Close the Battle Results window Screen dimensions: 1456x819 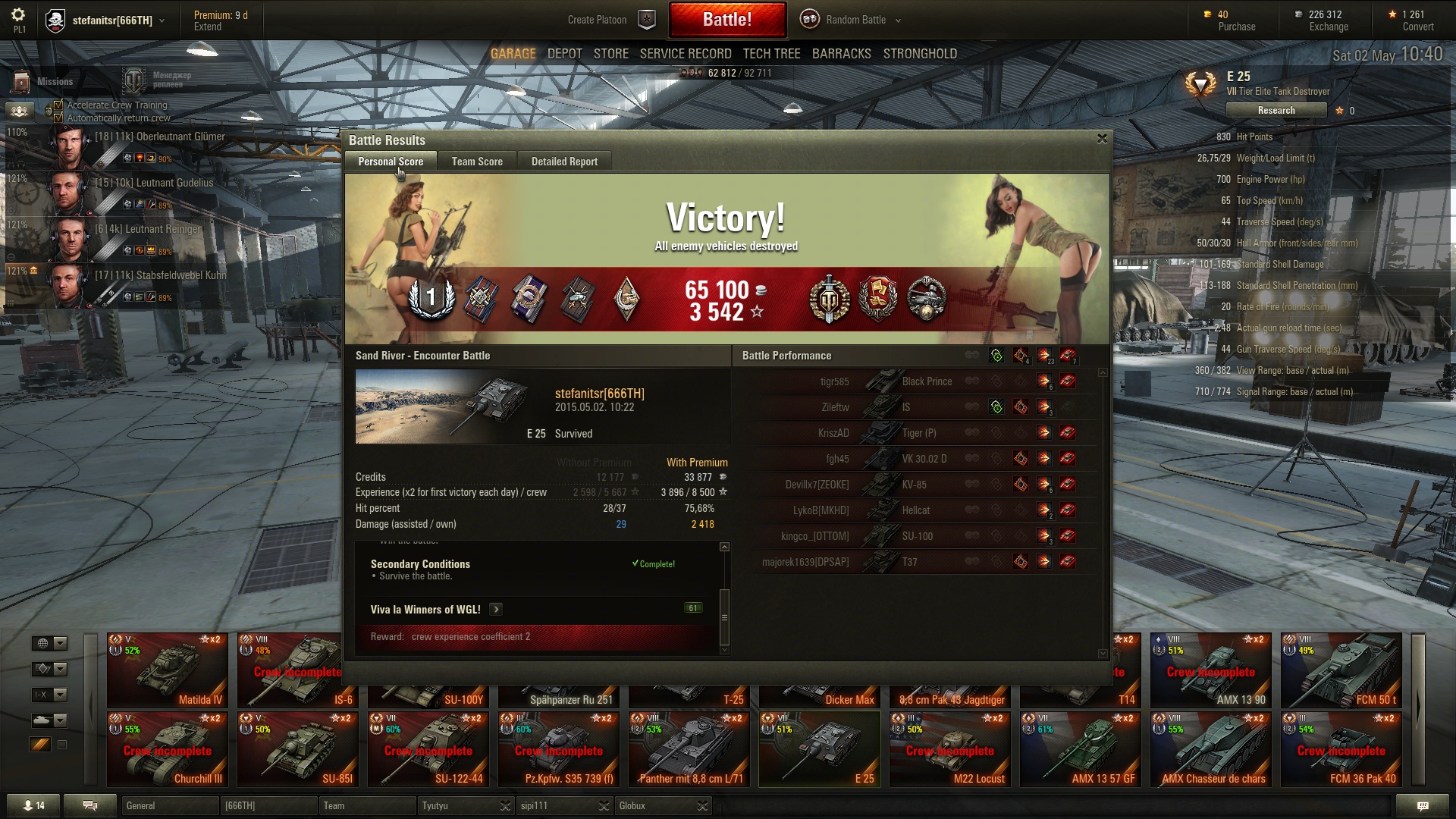coord(1102,139)
